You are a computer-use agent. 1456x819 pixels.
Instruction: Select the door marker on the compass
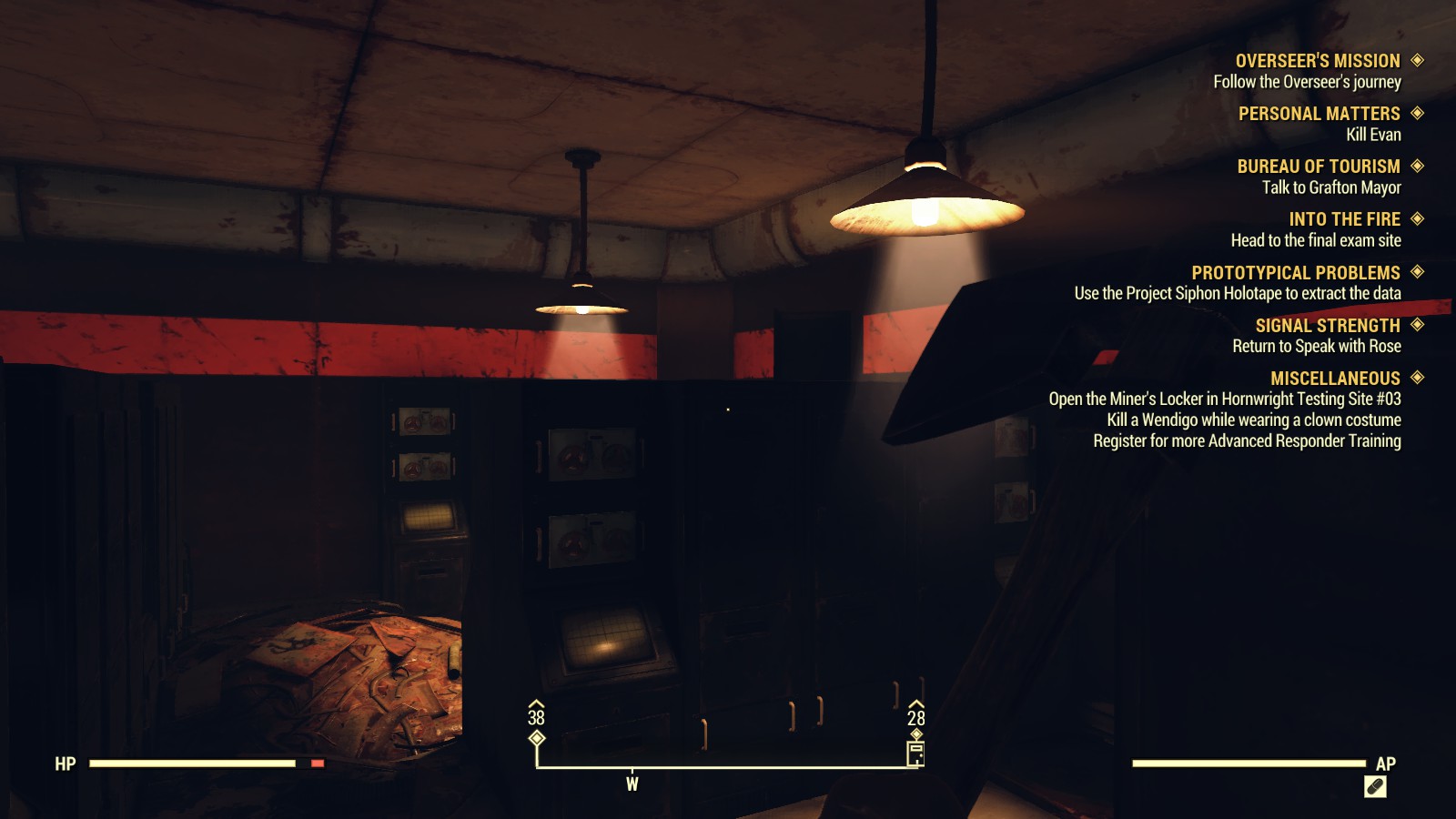coord(915,752)
